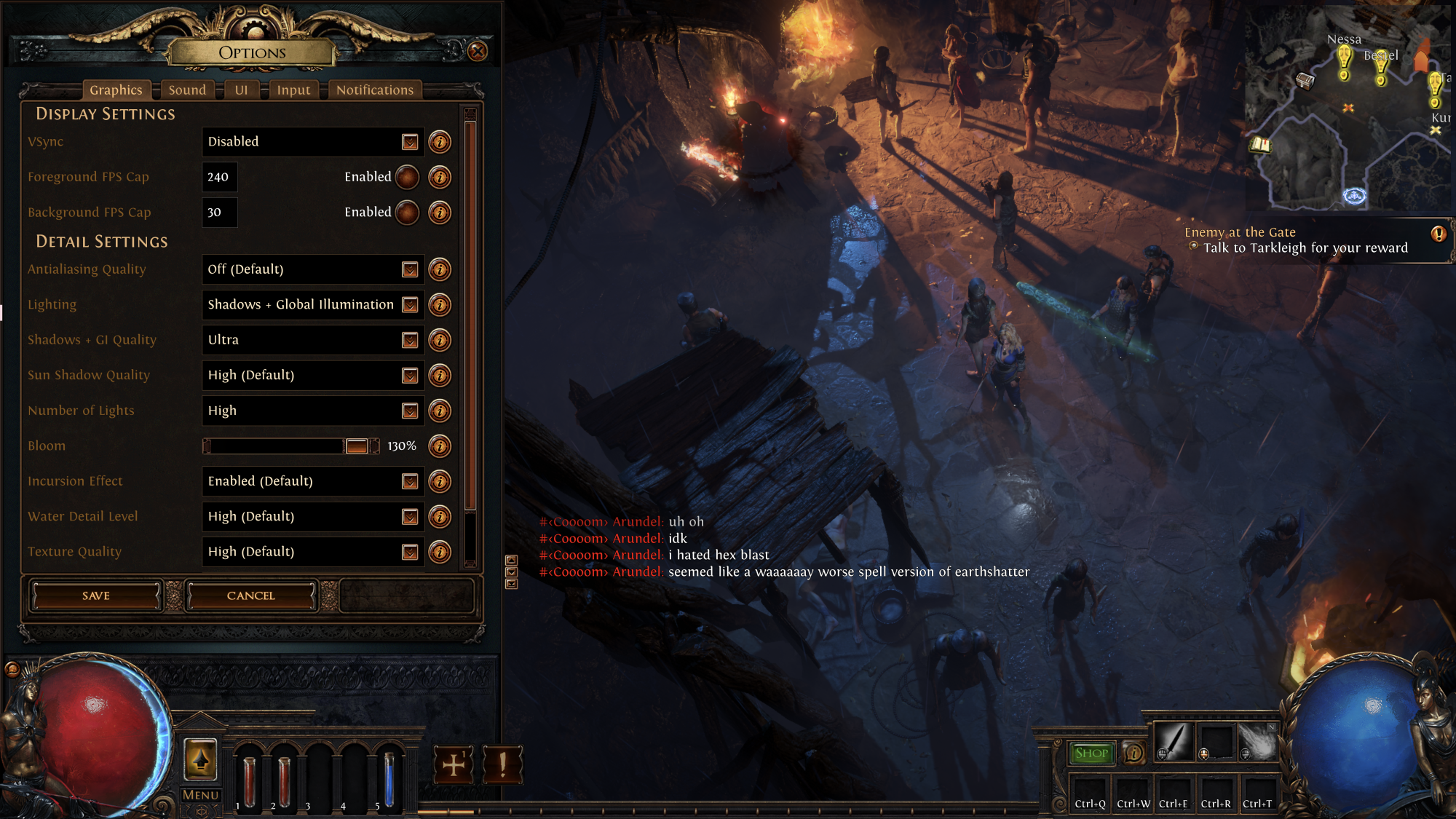Close the Options window
This screenshot has height=819, width=1456.
pos(478,51)
